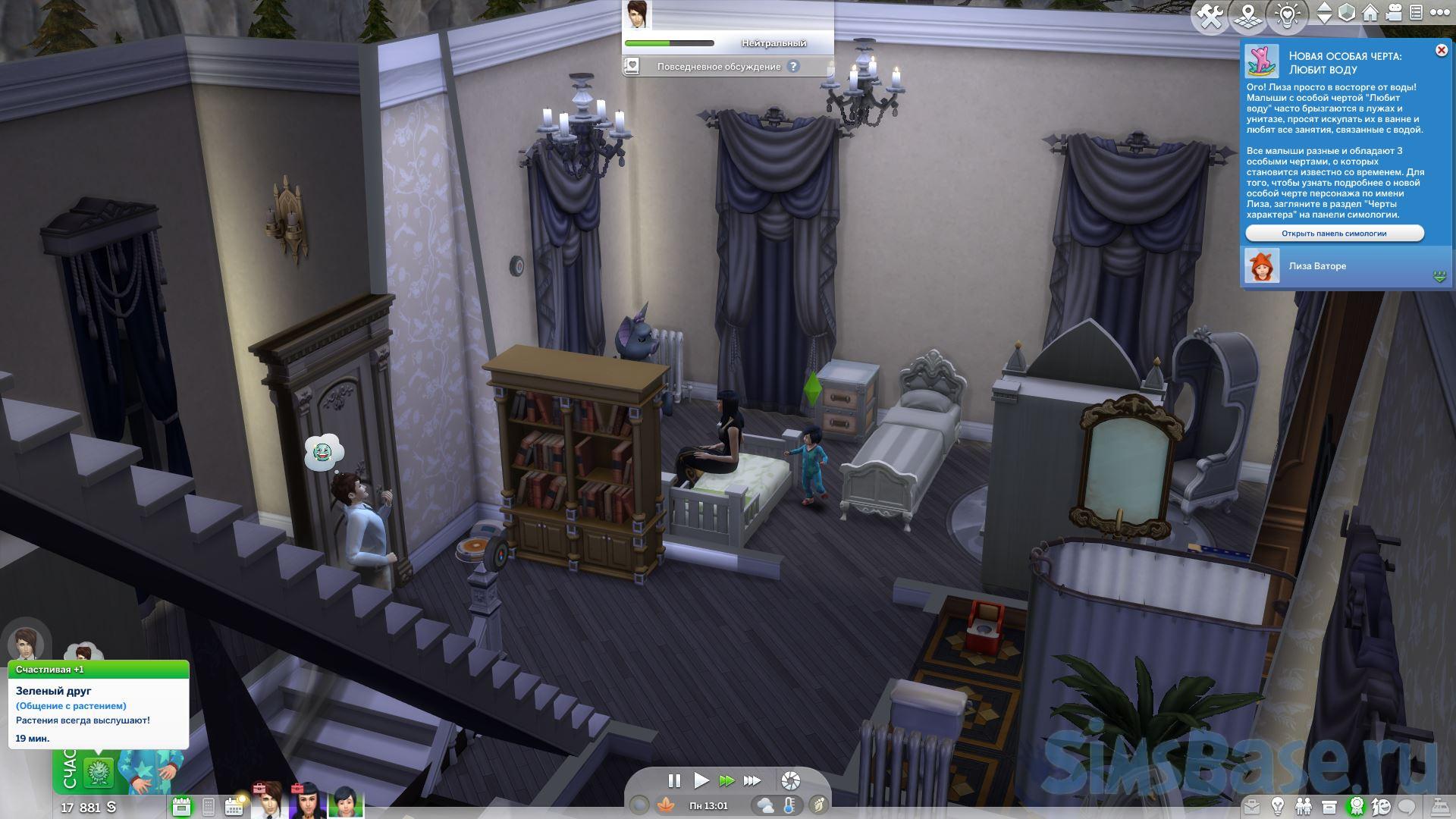Pause the game
Viewport: 1456px width, 819px height.
[x=673, y=780]
